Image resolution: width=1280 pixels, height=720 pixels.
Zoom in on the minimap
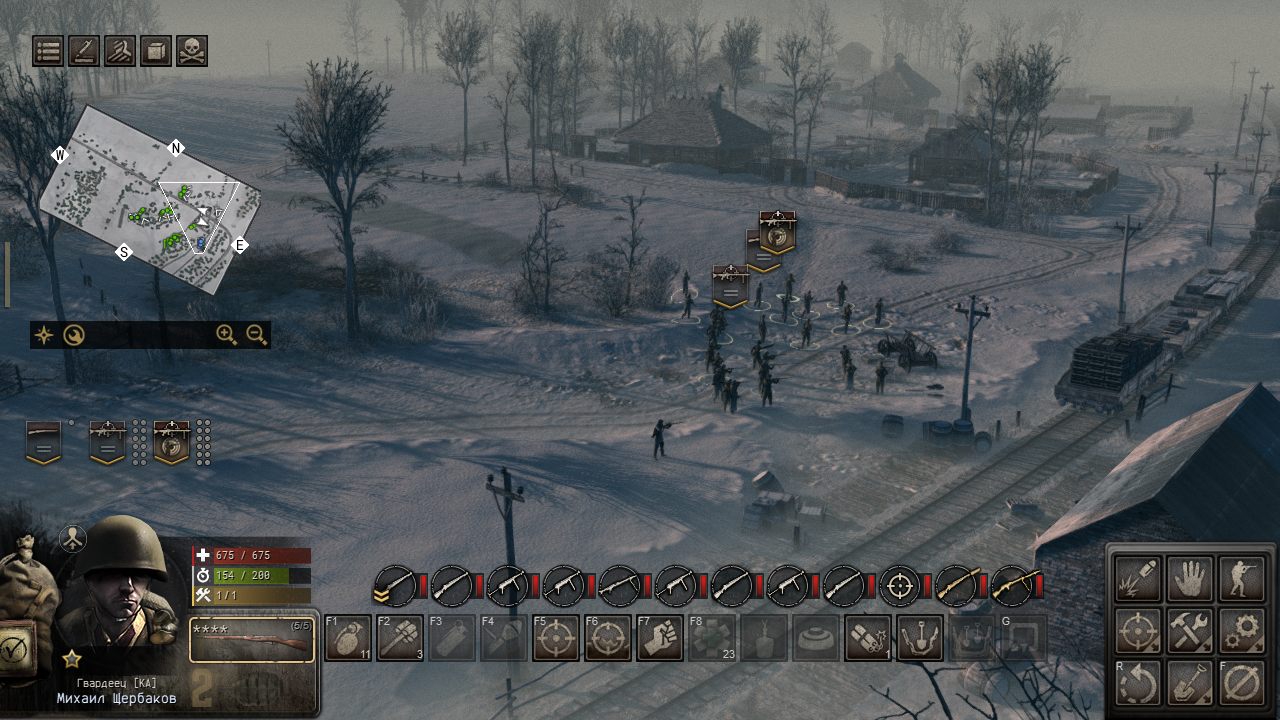coord(224,334)
